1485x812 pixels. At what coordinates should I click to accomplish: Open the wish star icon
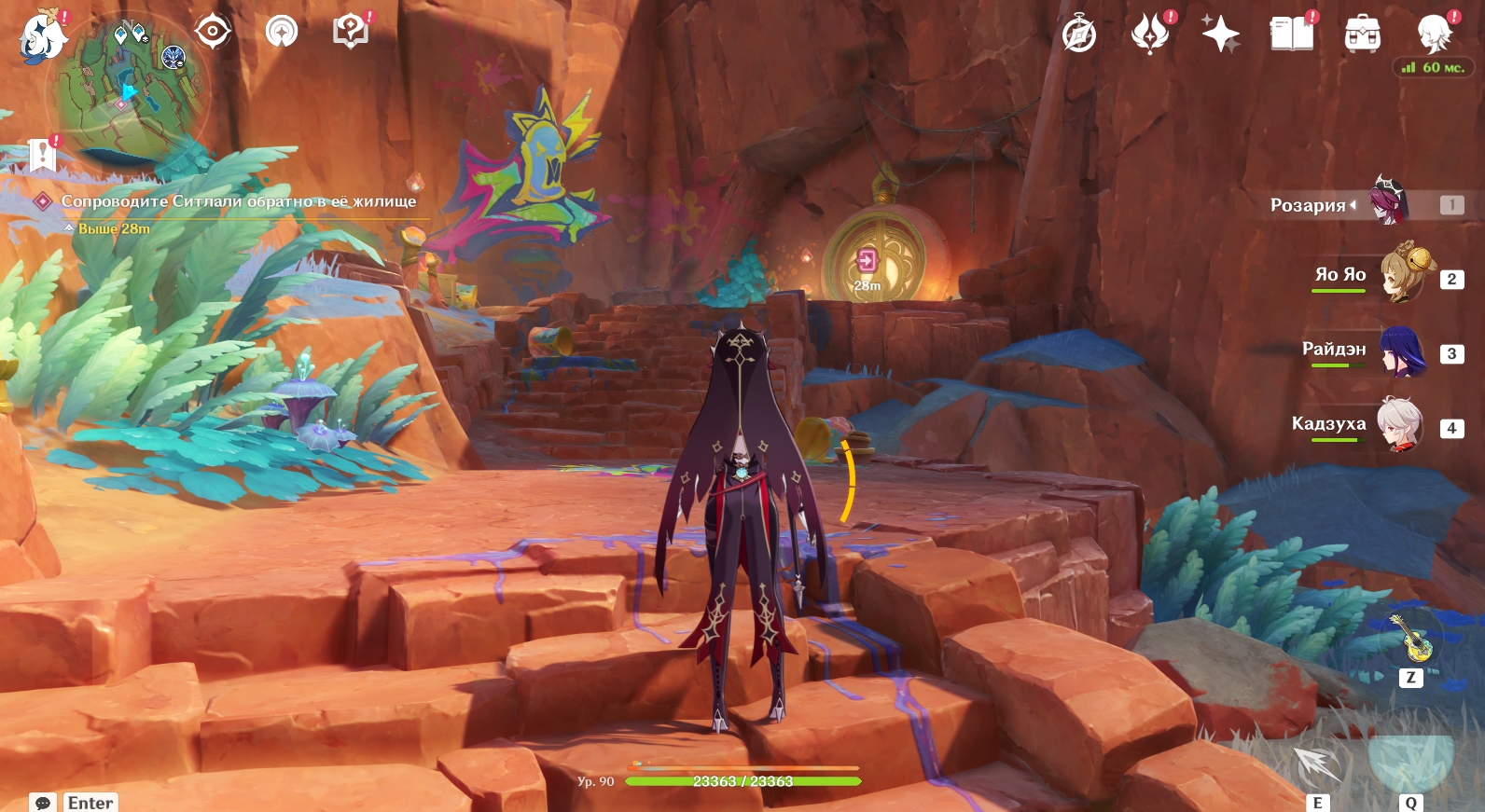pos(1220,34)
